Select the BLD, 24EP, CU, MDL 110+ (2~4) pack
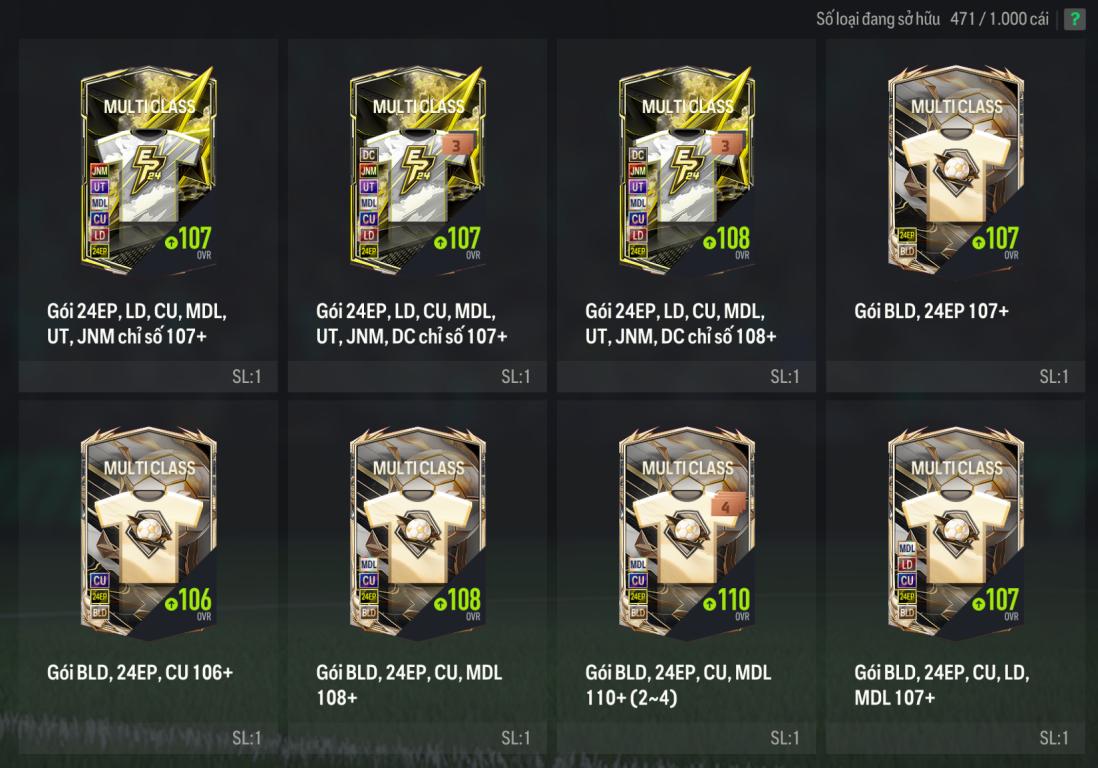1098x768 pixels. coord(686,532)
